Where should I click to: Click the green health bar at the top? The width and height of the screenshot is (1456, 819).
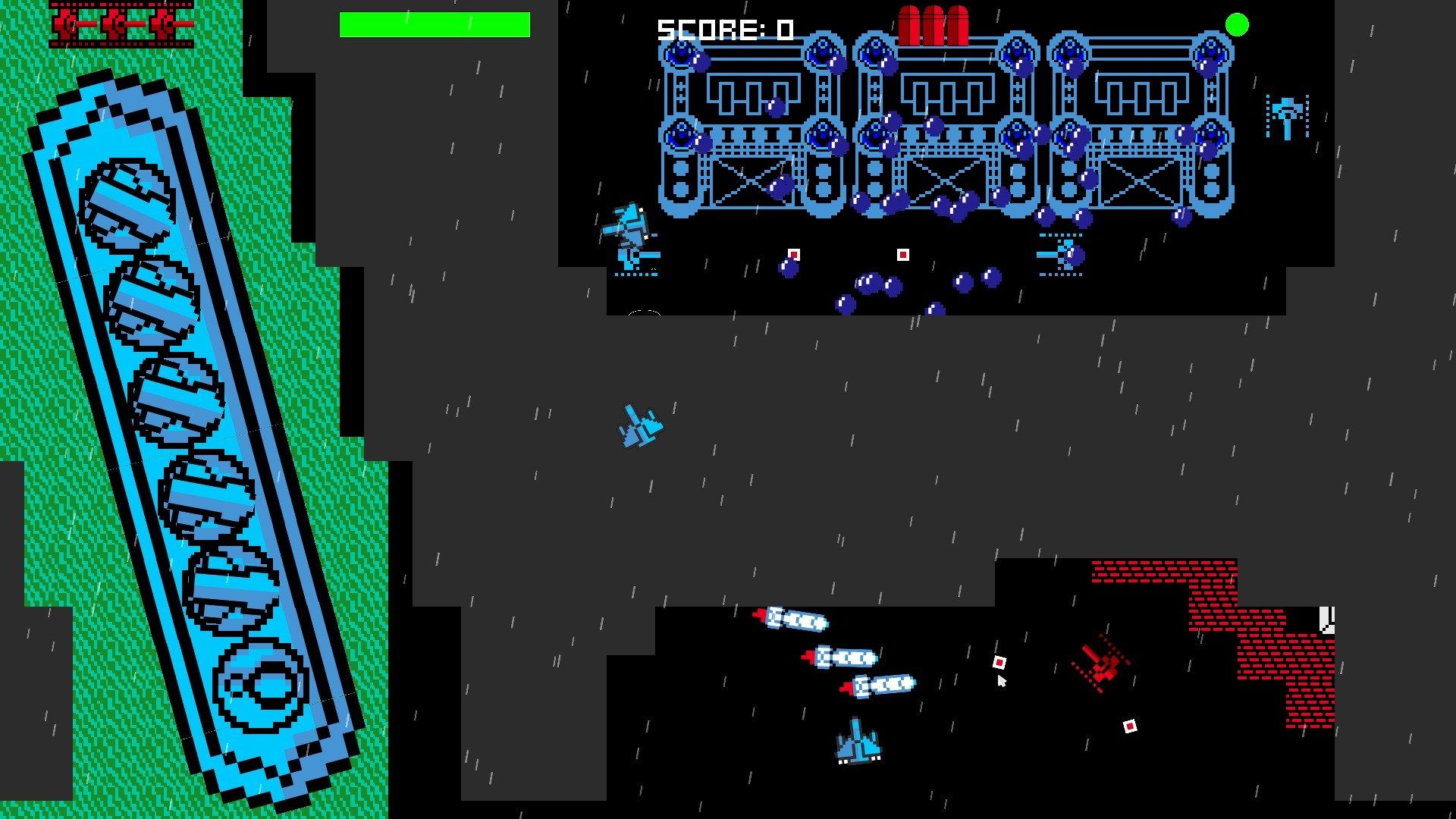click(x=435, y=25)
